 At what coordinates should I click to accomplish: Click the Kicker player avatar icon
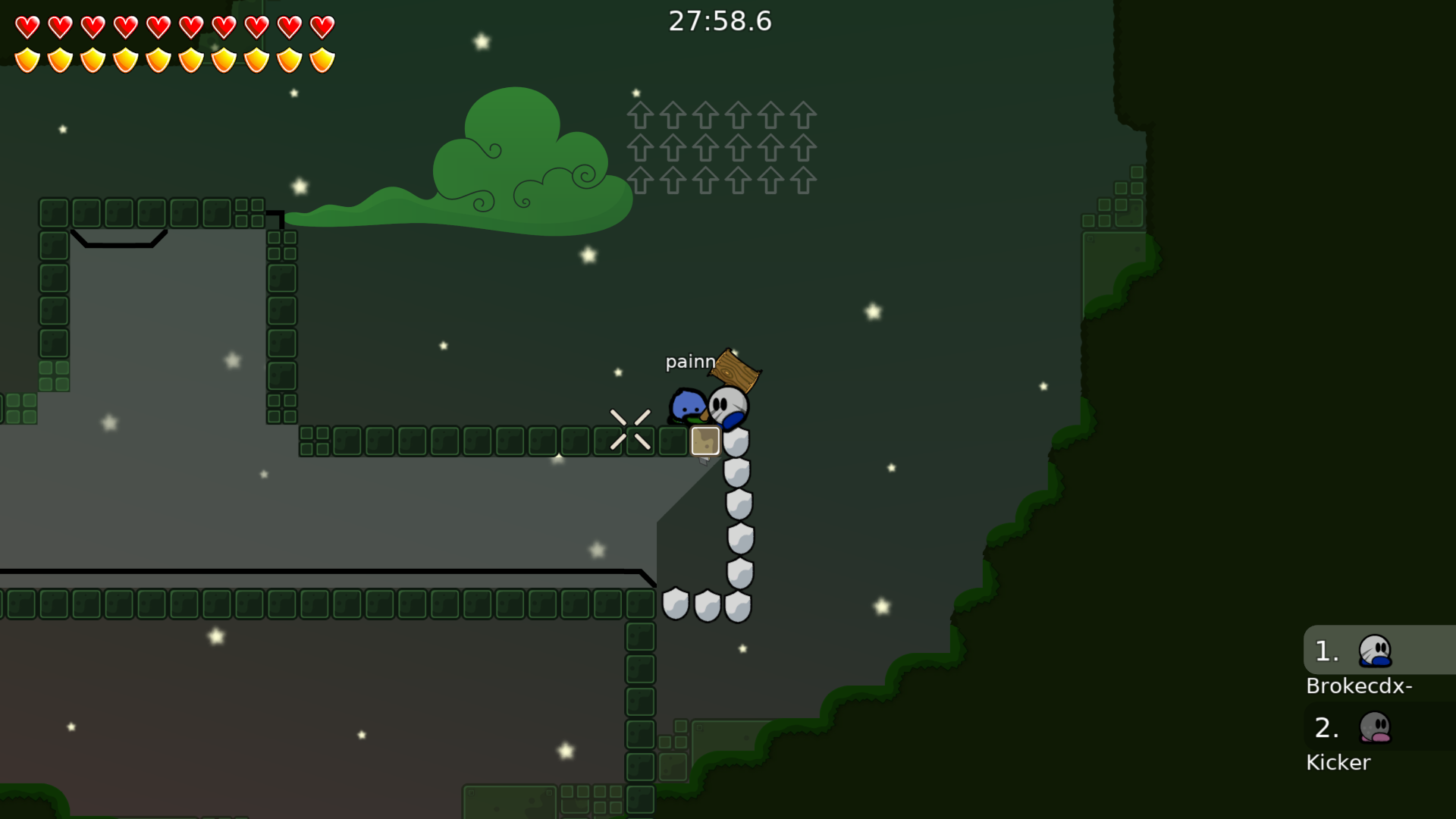click(1373, 729)
